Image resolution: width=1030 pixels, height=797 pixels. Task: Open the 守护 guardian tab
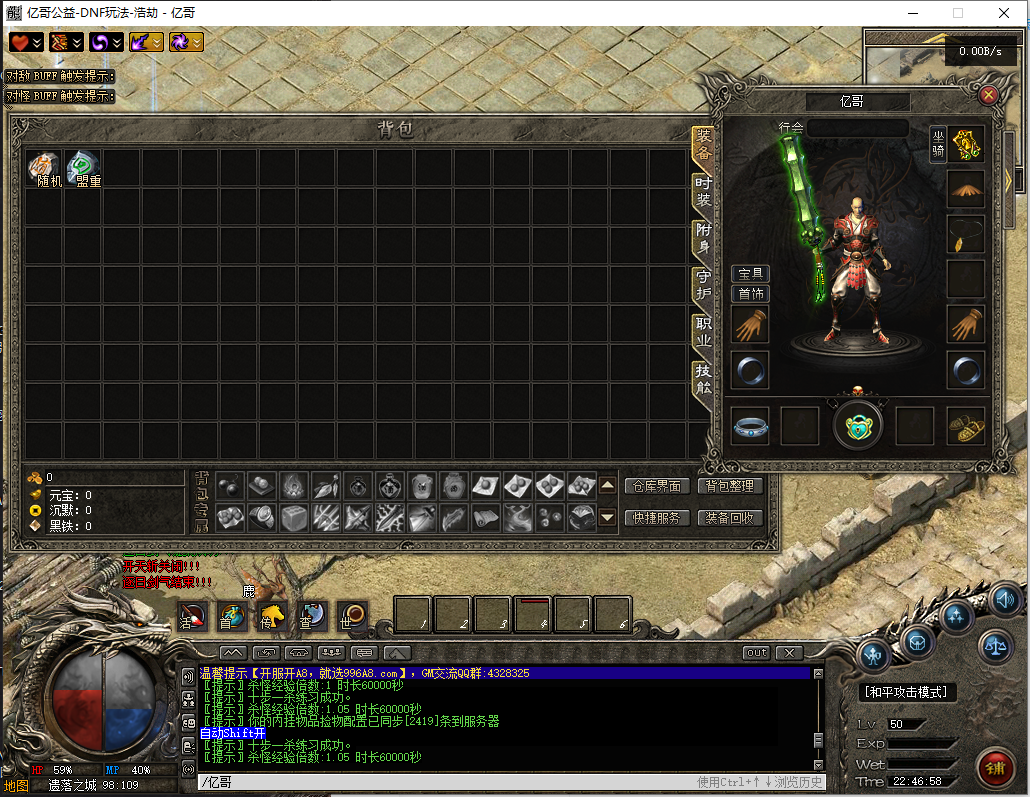point(704,285)
